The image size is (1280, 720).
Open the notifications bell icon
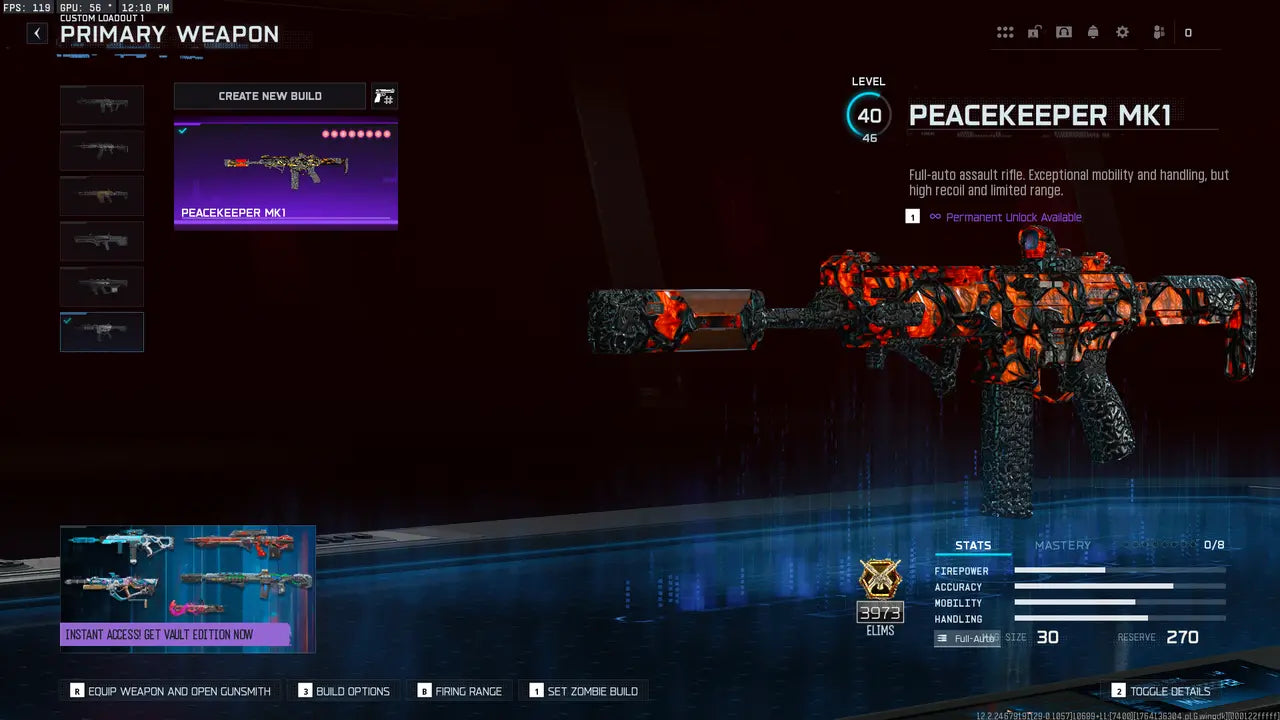click(x=1093, y=31)
